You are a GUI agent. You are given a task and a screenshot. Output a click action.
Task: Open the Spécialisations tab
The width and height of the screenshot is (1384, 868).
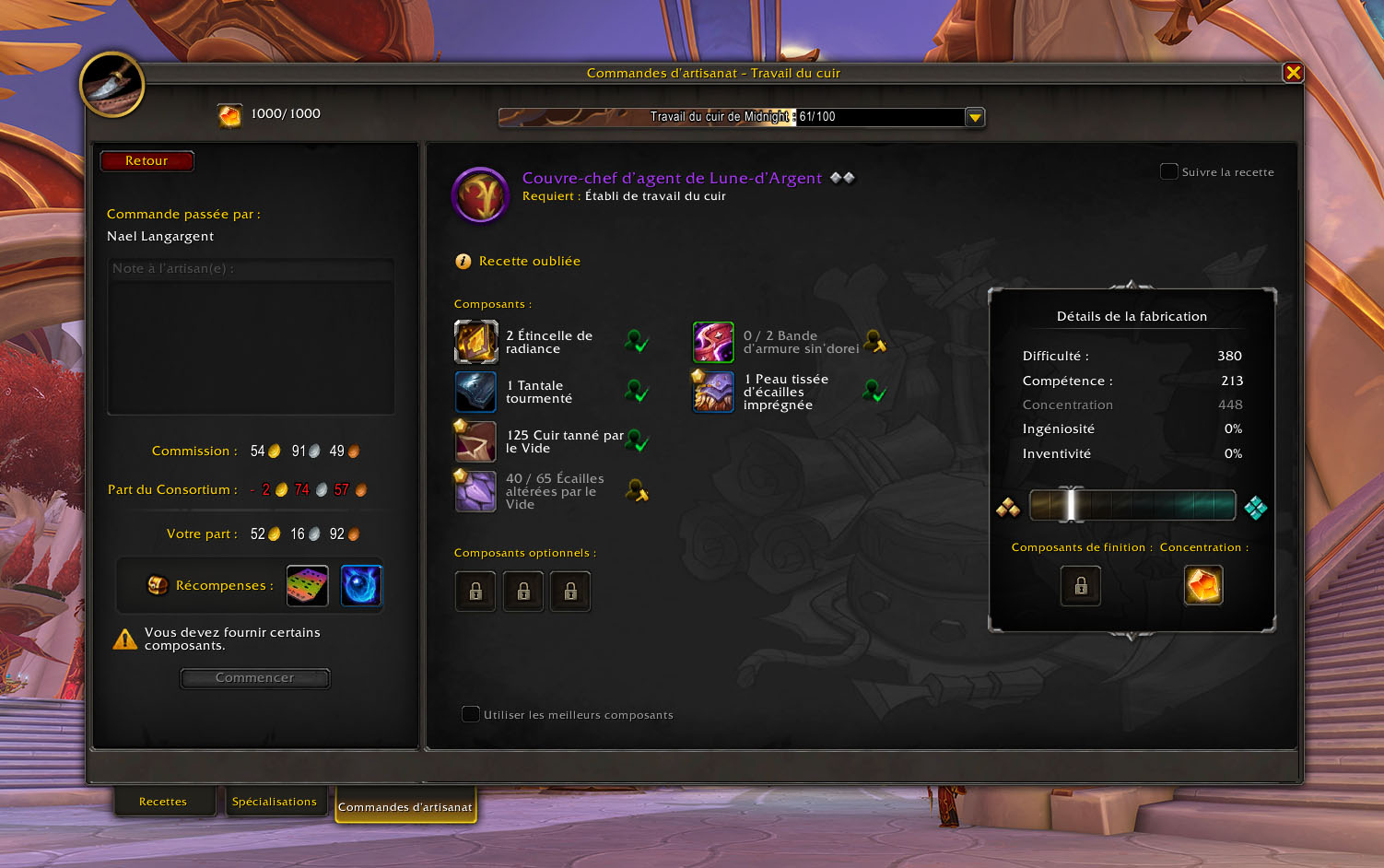[274, 802]
